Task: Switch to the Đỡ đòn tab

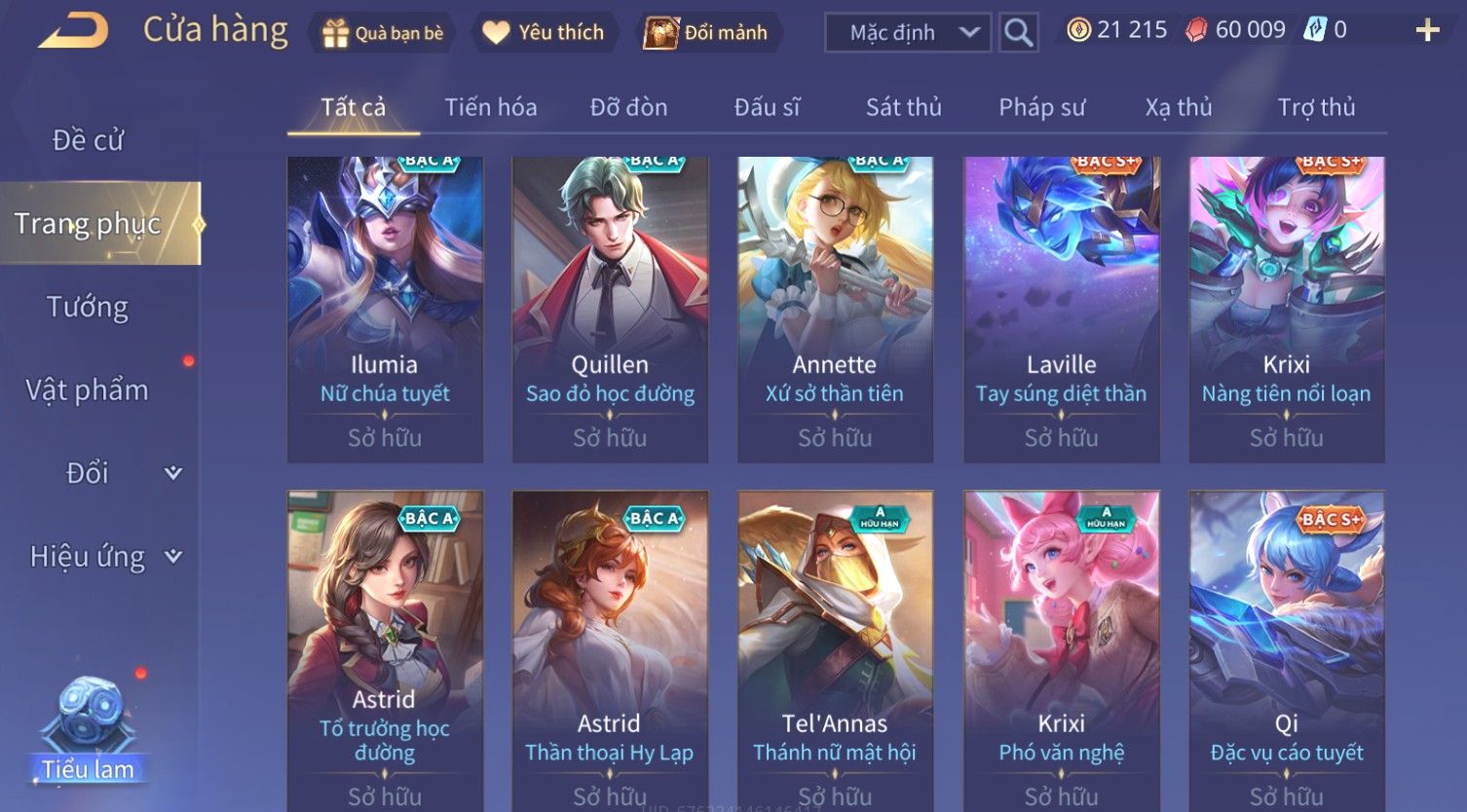Action: [x=628, y=107]
